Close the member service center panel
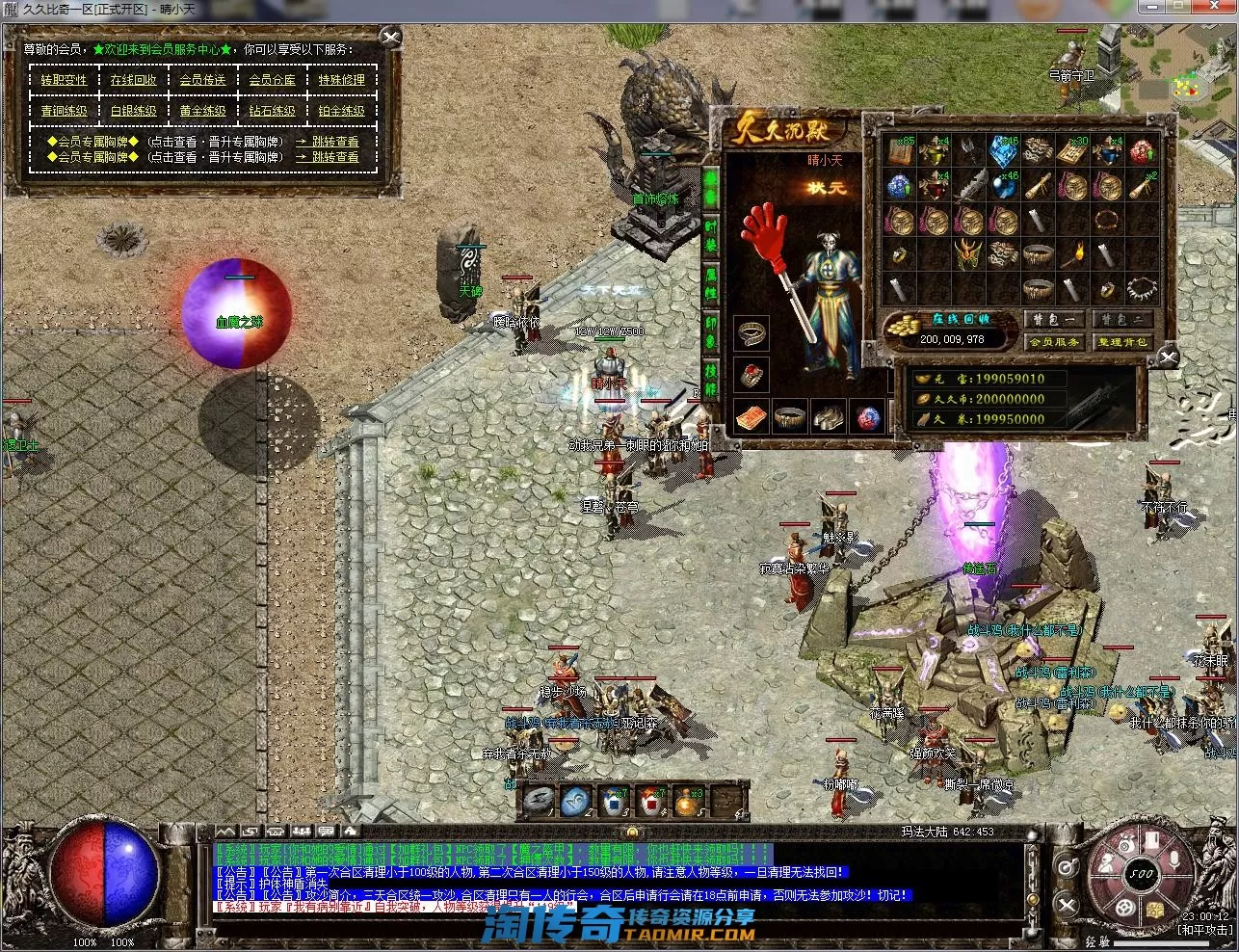Screen dimensions: 1239x952 pyautogui.click(x=390, y=38)
